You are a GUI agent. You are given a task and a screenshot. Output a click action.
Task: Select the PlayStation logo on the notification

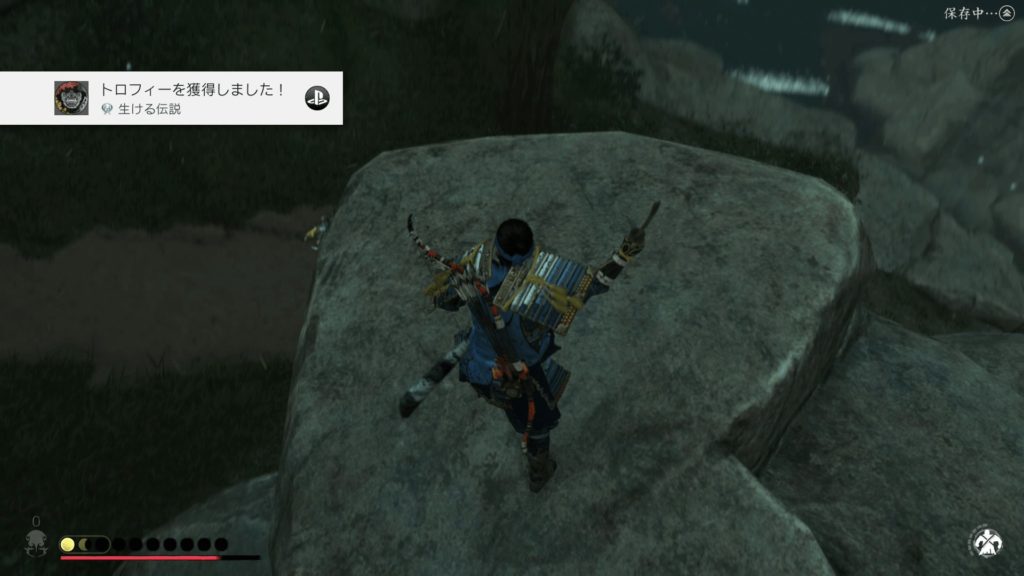click(317, 97)
